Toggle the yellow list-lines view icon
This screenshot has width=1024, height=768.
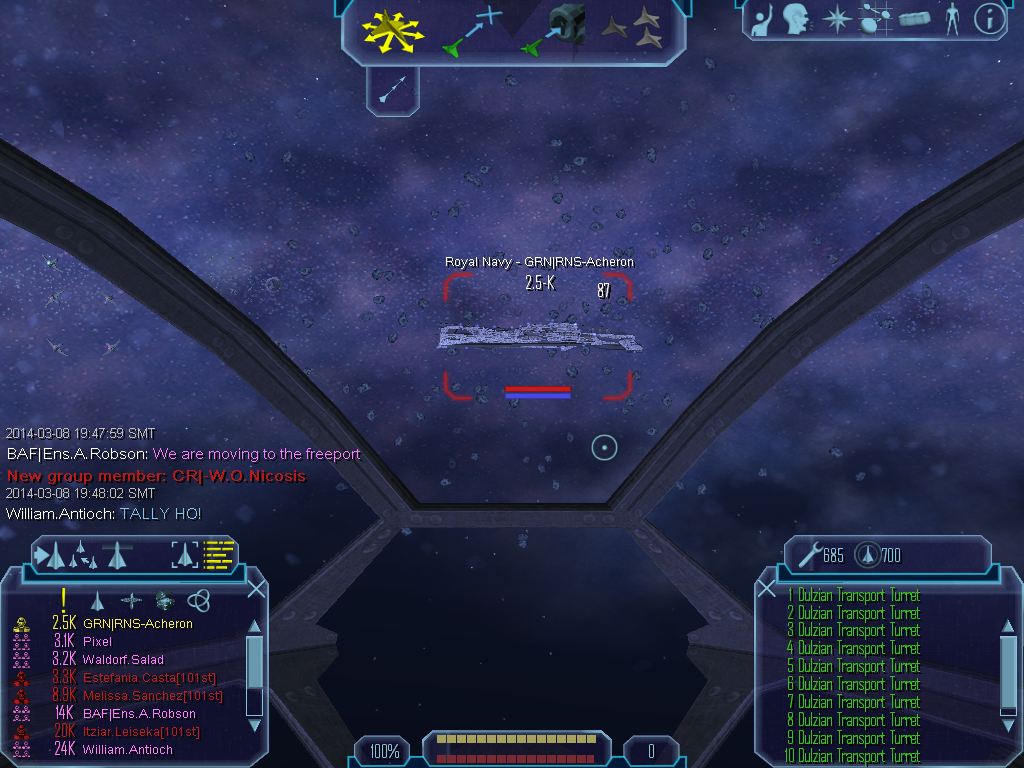click(x=218, y=554)
